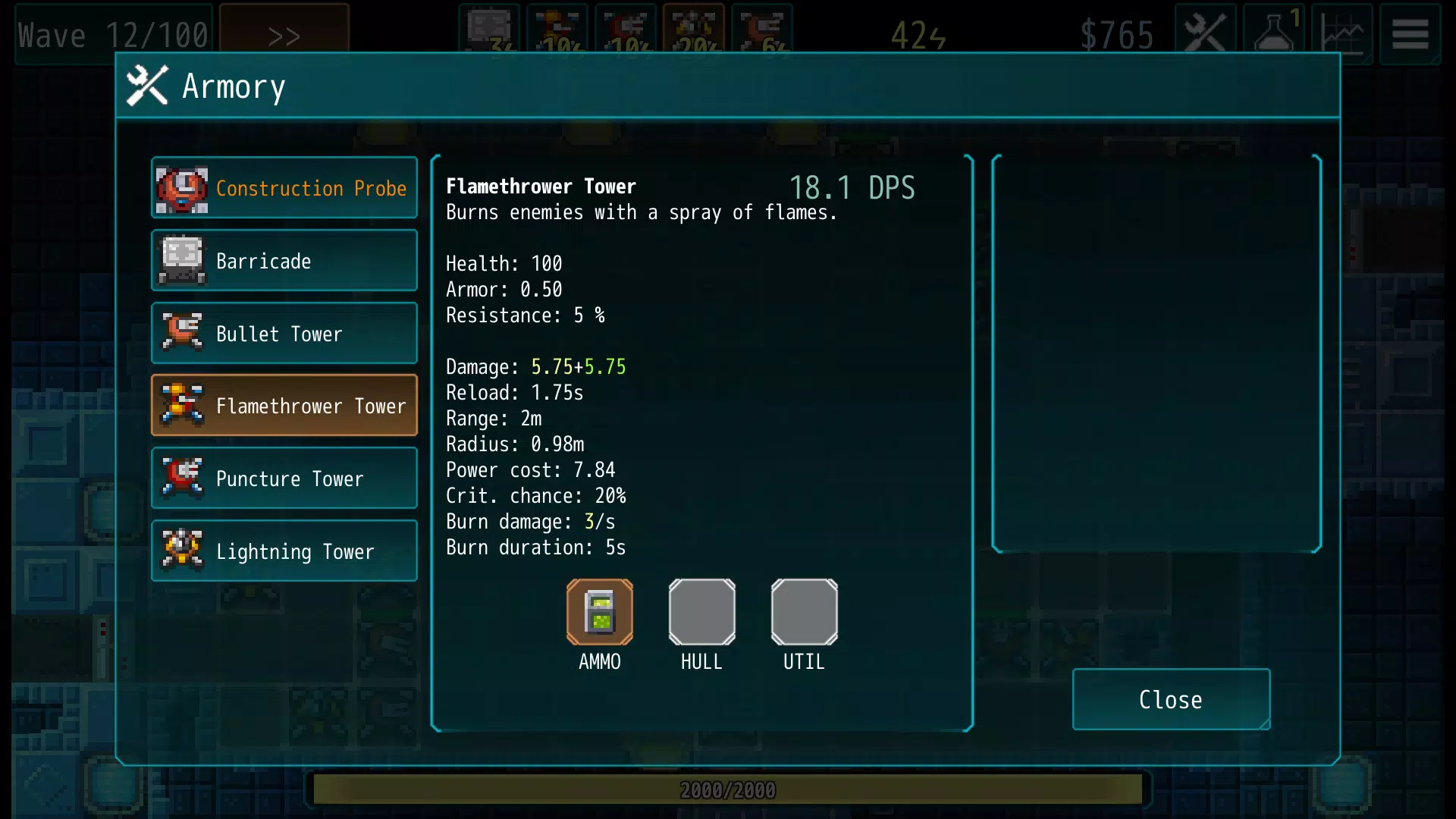This screenshot has width=1456, height=819.
Task: Close the Armory window
Action: coord(1171,699)
